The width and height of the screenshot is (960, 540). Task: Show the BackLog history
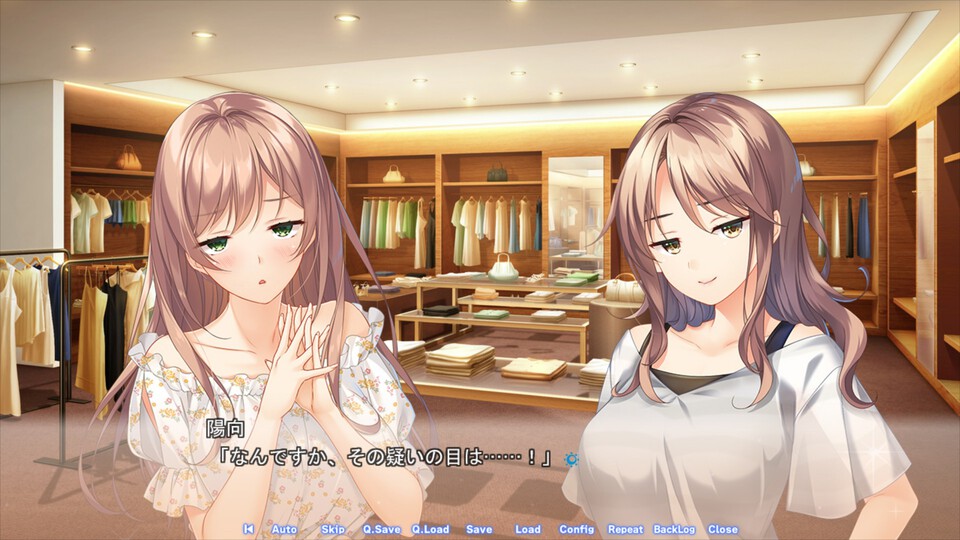click(675, 529)
